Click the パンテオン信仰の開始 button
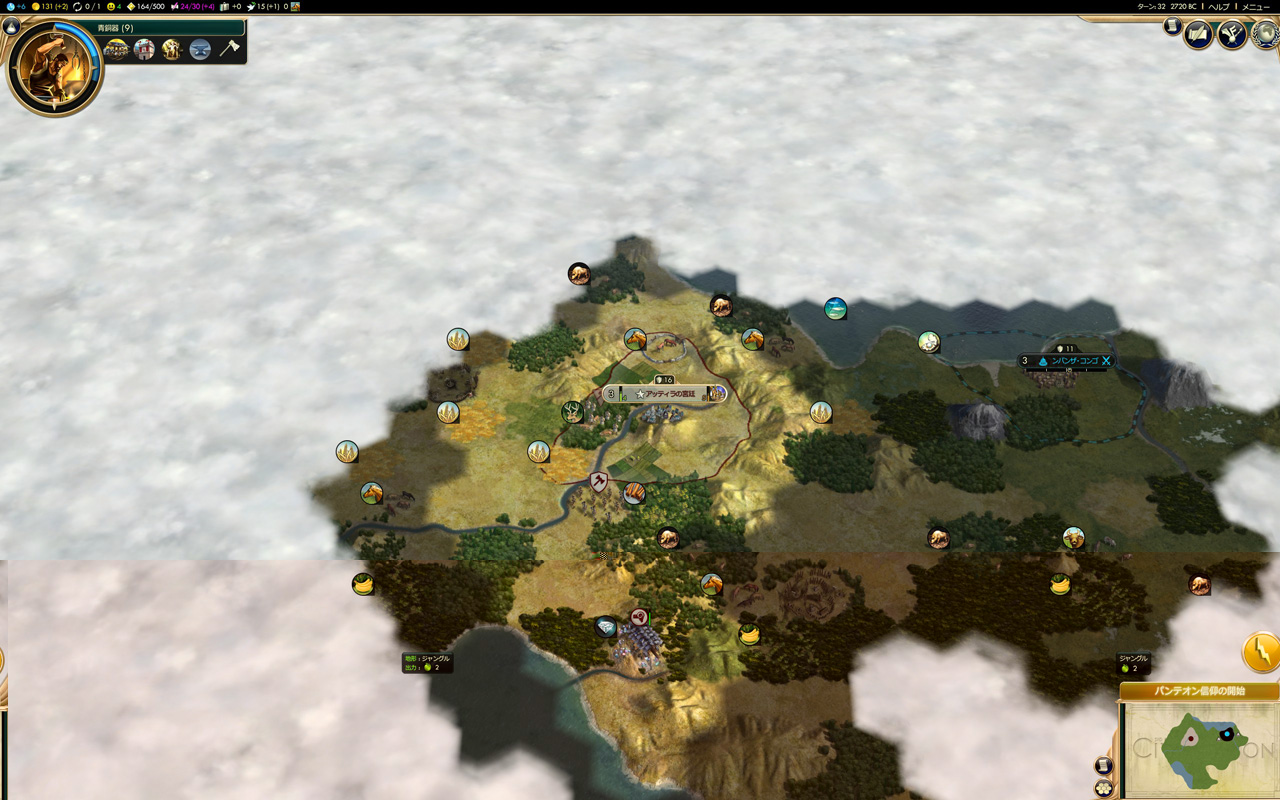This screenshot has height=800, width=1280. [x=1199, y=691]
